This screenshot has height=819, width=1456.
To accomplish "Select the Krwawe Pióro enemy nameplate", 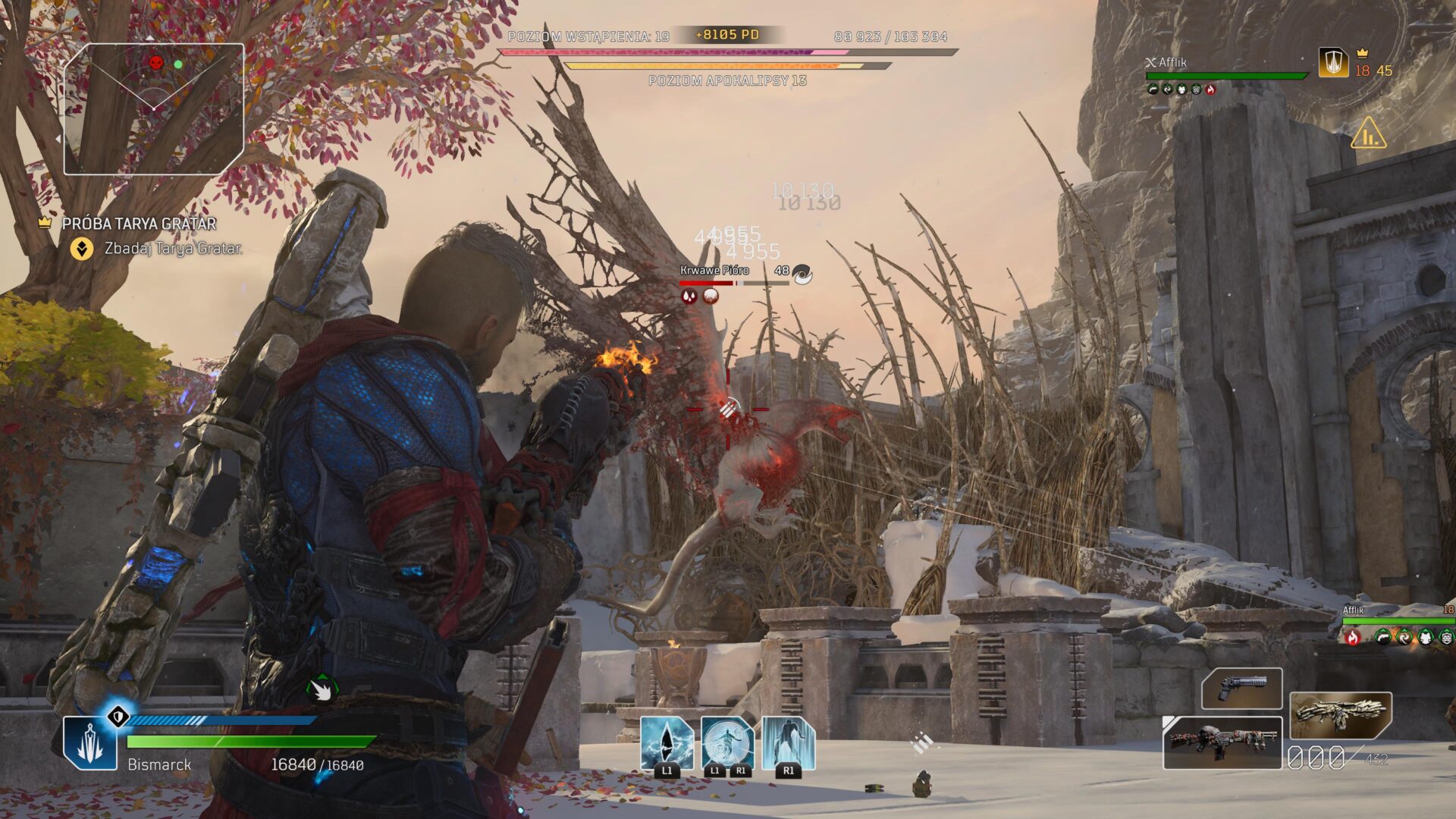I will click(714, 271).
